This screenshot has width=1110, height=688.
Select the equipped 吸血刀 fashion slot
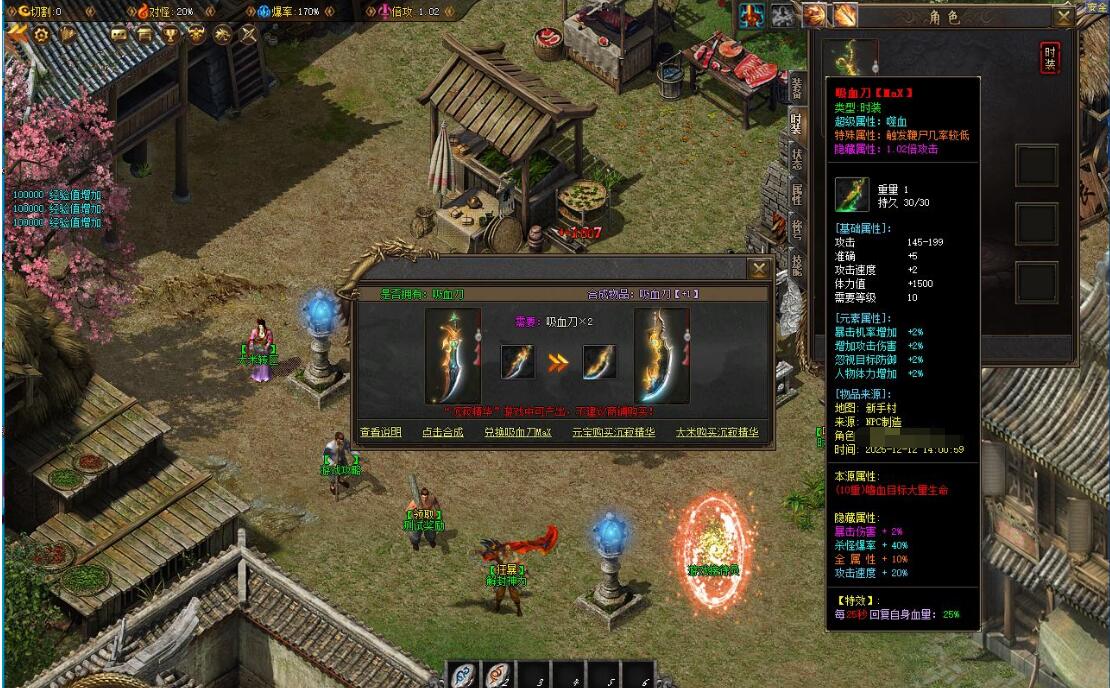coord(855,59)
